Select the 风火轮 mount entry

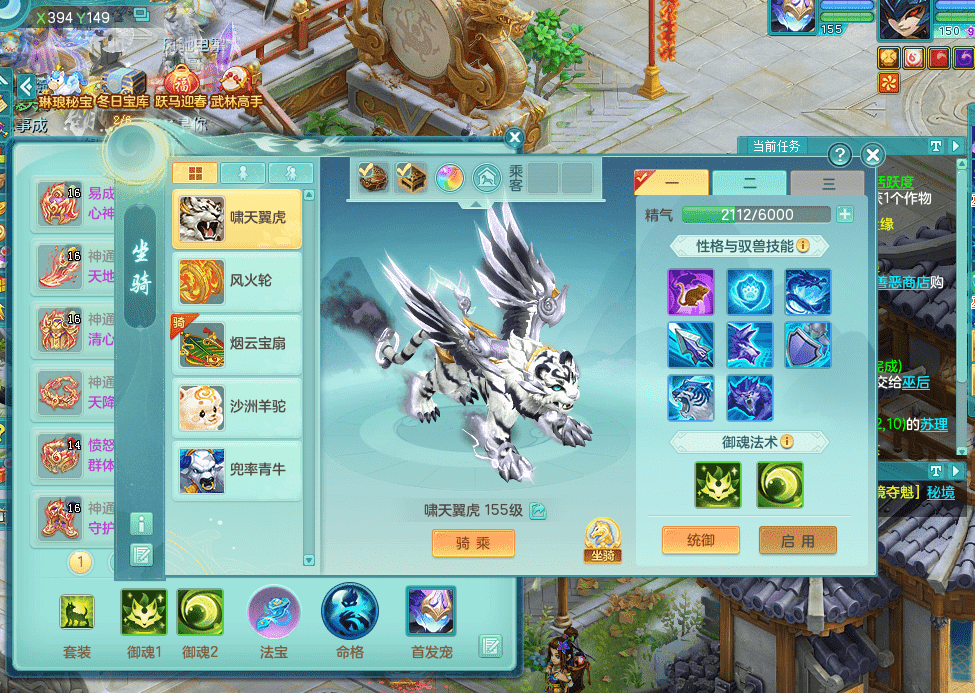pyautogui.click(x=237, y=282)
